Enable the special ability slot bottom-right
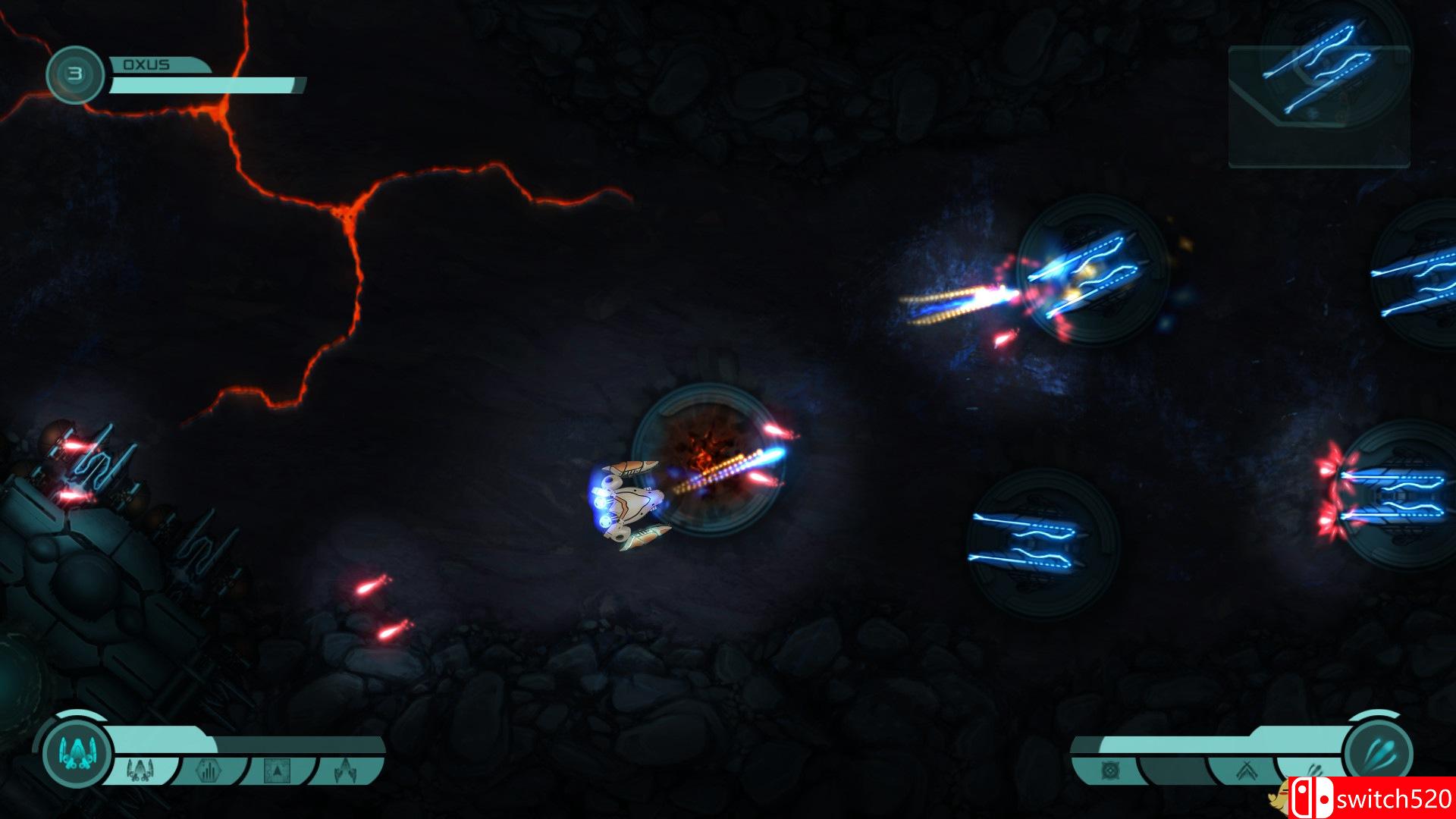 click(x=1314, y=767)
